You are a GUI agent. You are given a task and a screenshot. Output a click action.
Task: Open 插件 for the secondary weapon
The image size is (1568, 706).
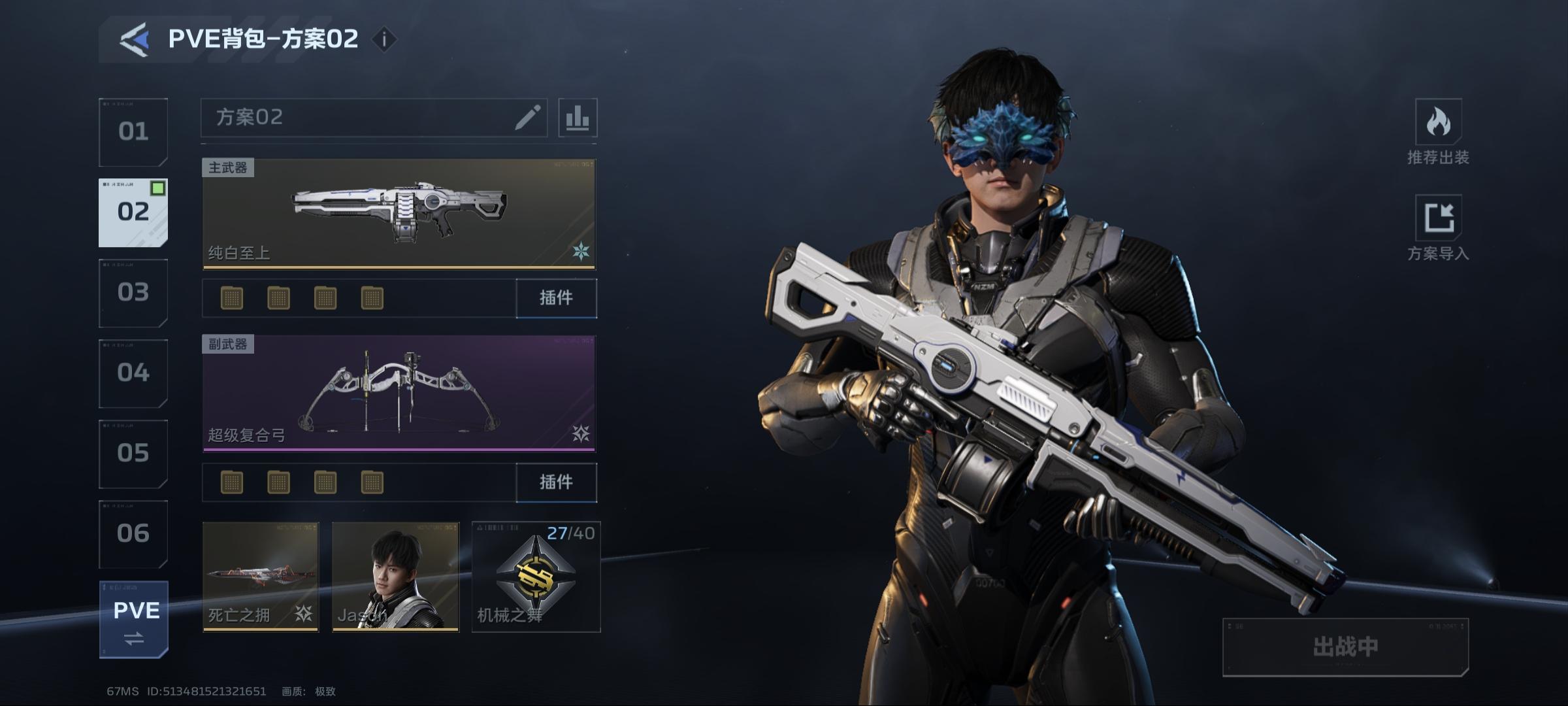coord(556,482)
